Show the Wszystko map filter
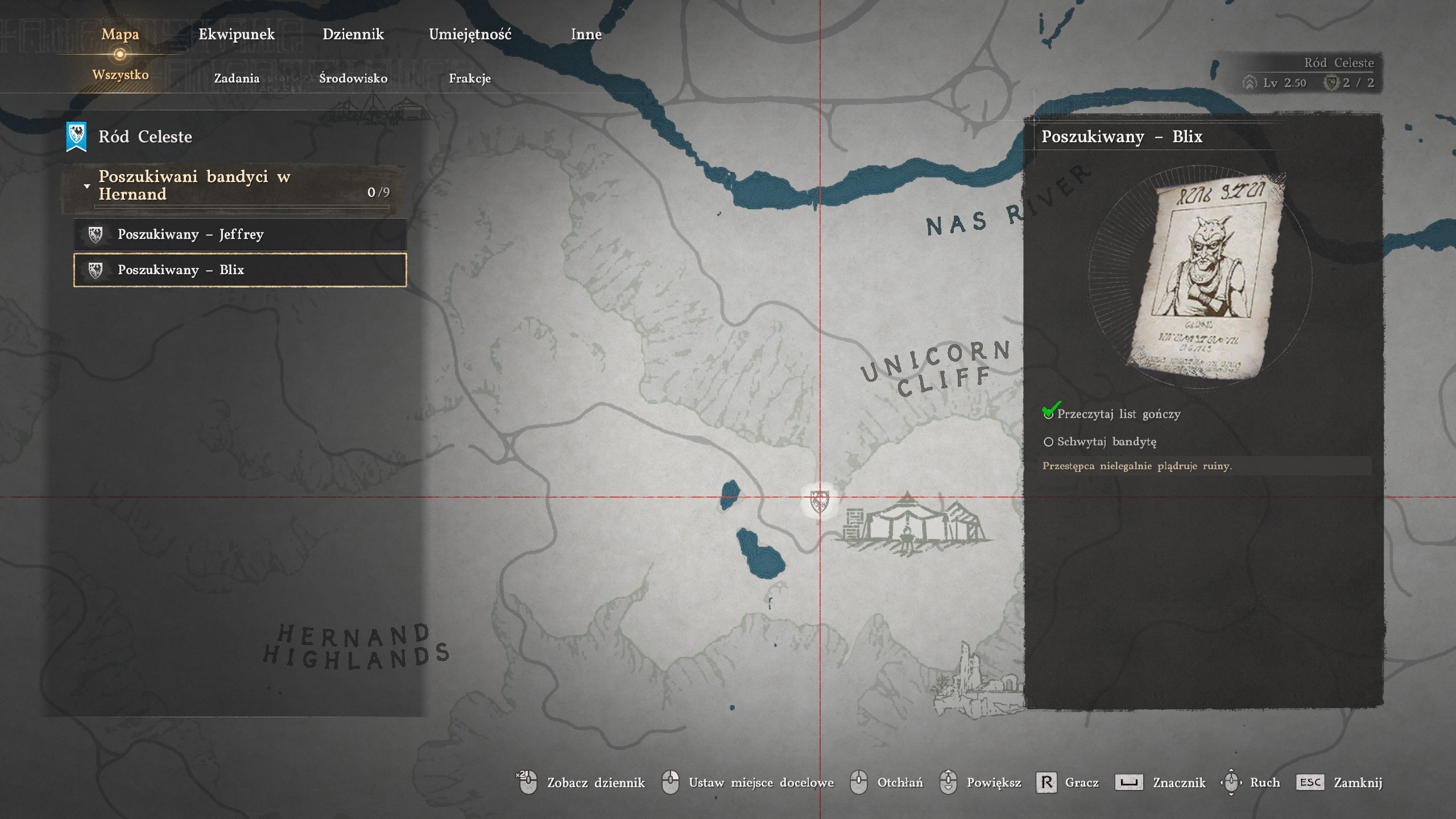Viewport: 1456px width, 819px height. [x=120, y=75]
